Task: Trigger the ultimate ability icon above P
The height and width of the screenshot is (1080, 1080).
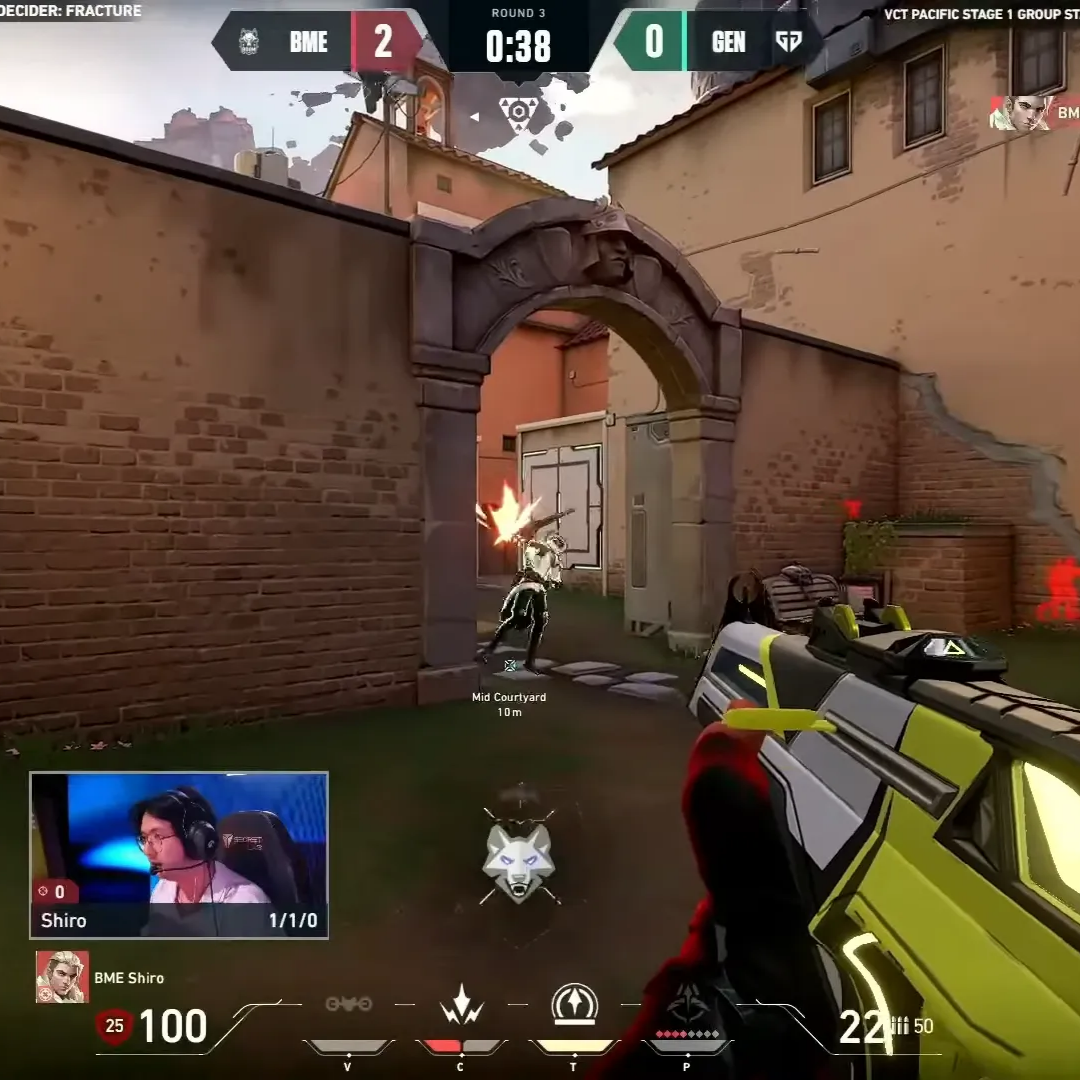Action: [x=687, y=1003]
